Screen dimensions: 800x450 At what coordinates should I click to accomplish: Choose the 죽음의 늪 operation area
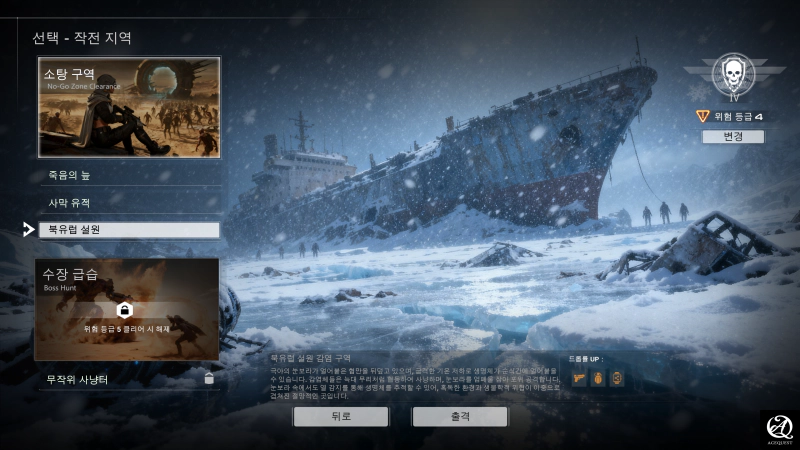(x=129, y=176)
